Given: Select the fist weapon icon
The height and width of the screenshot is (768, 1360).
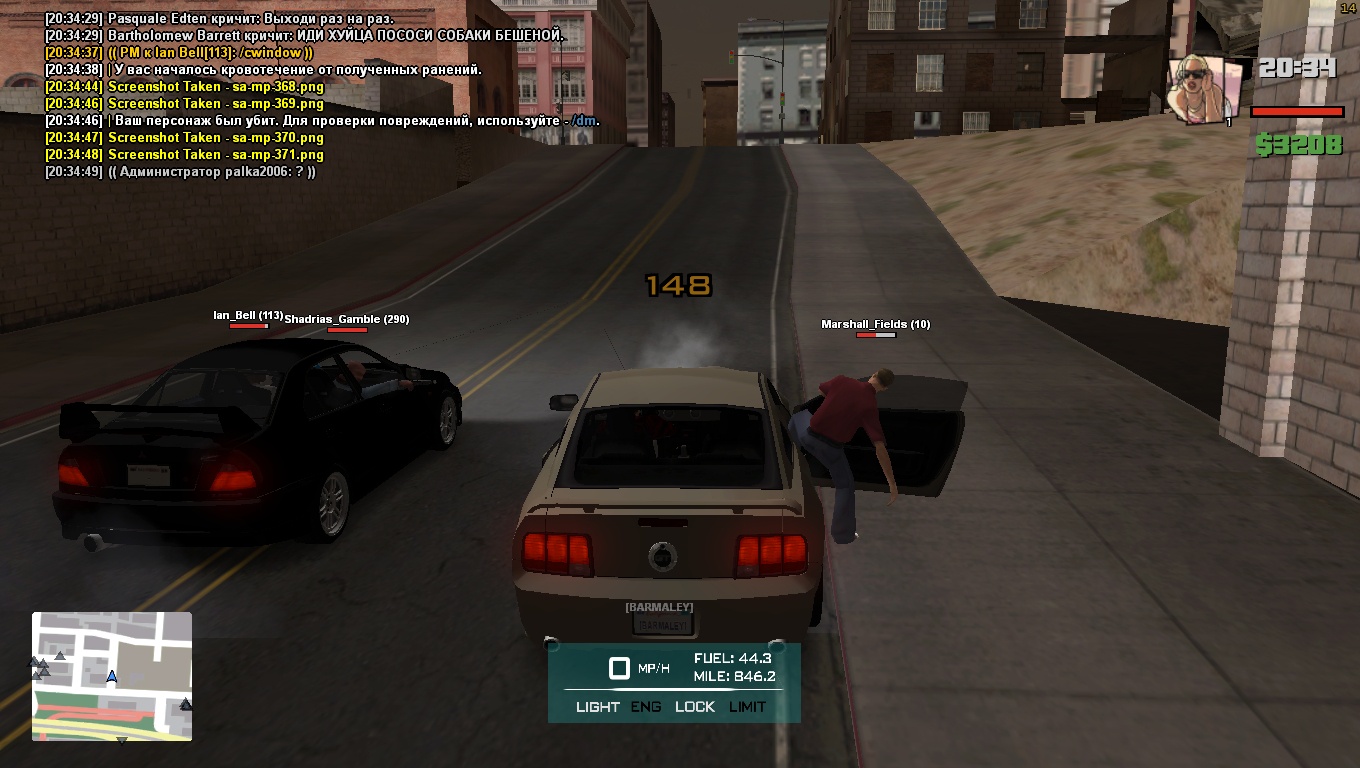Looking at the screenshot, I should point(1204,88).
